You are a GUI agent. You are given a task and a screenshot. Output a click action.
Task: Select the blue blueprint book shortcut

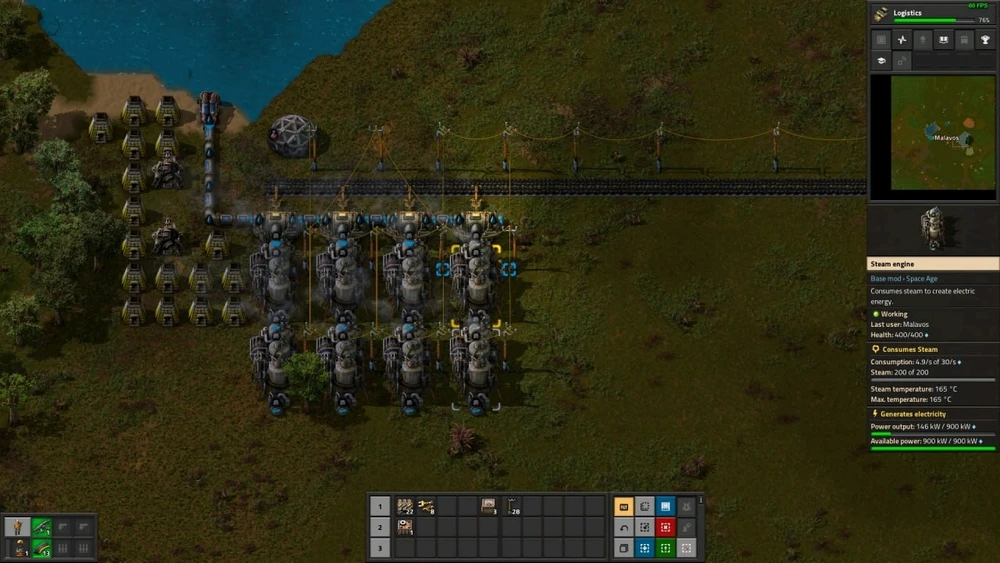[665, 507]
